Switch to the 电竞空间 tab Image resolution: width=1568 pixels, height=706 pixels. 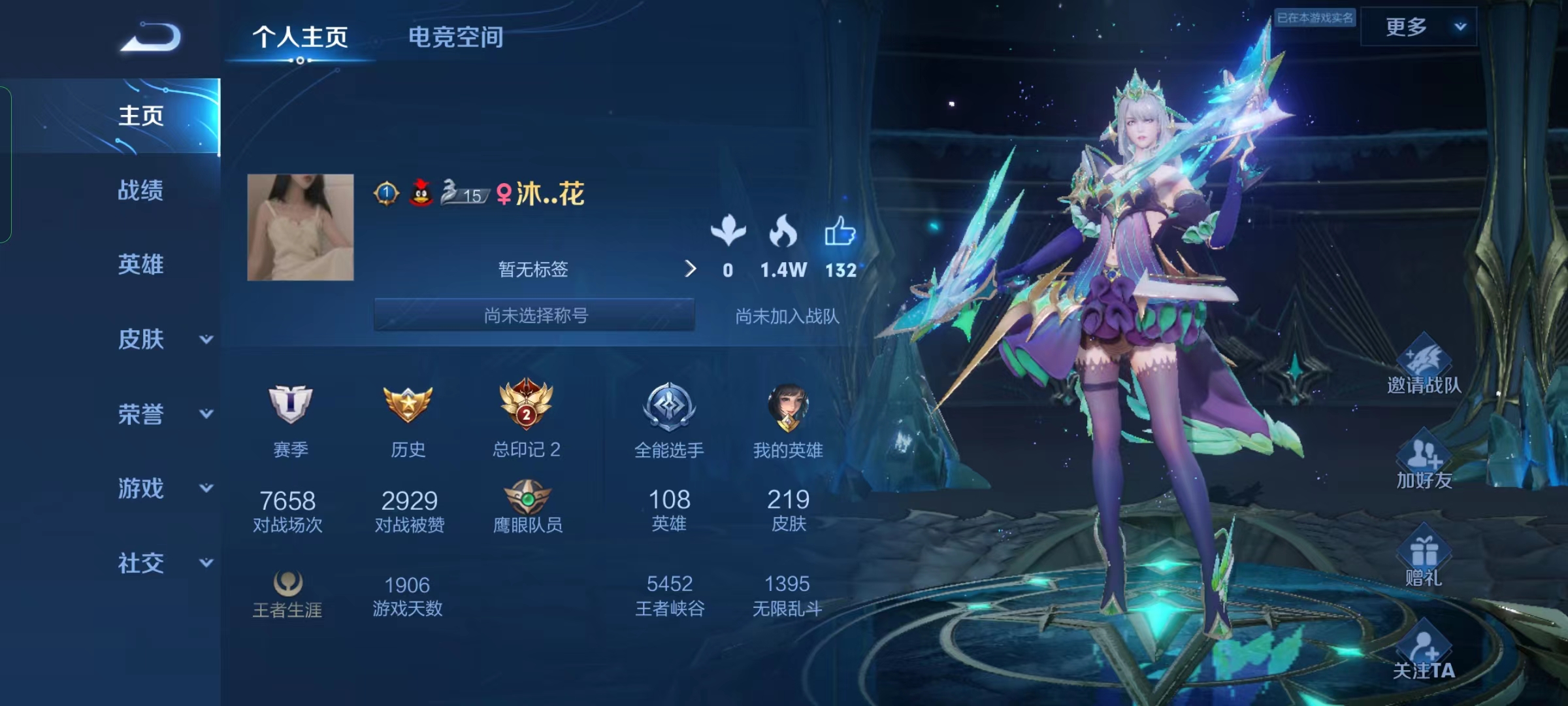[x=456, y=38]
